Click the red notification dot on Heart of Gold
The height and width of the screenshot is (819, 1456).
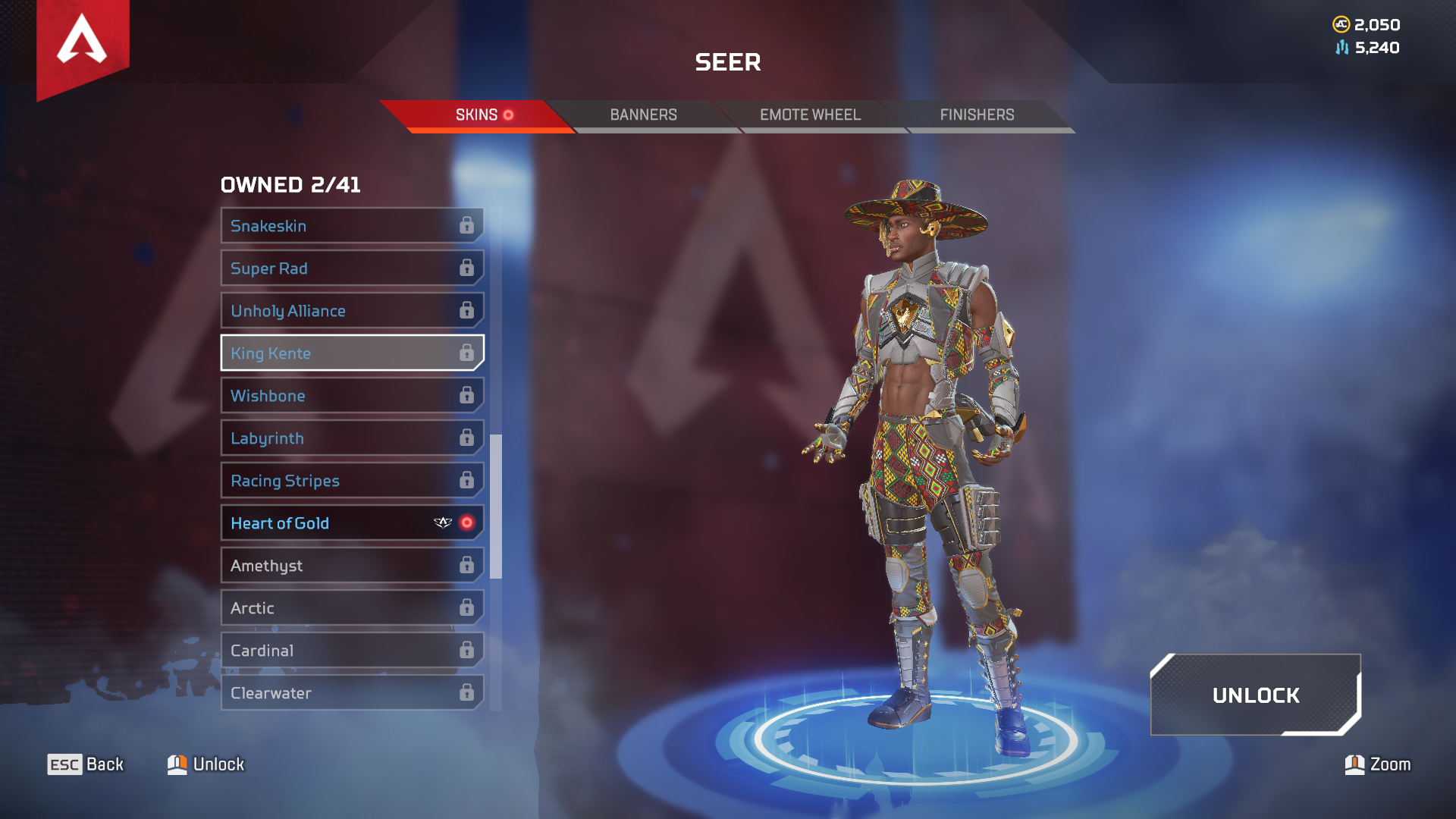click(x=468, y=522)
